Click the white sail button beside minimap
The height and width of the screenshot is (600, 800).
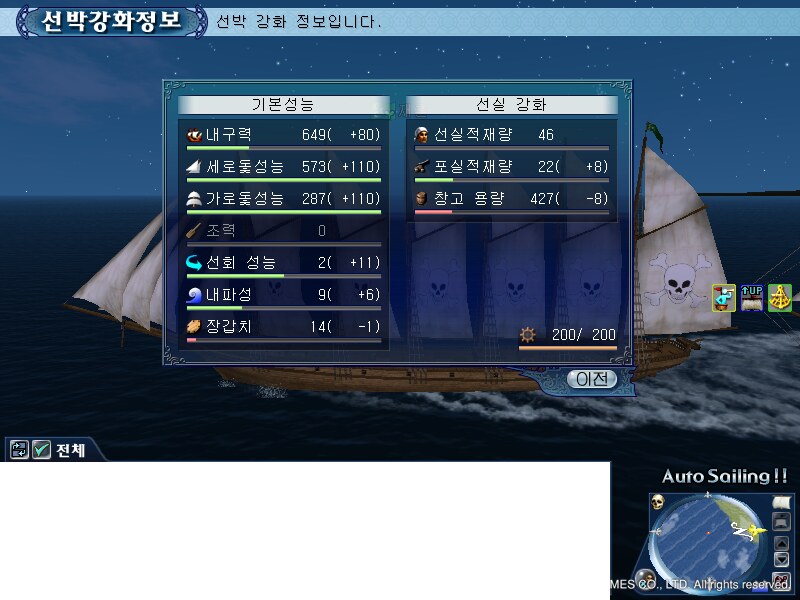tap(782, 503)
